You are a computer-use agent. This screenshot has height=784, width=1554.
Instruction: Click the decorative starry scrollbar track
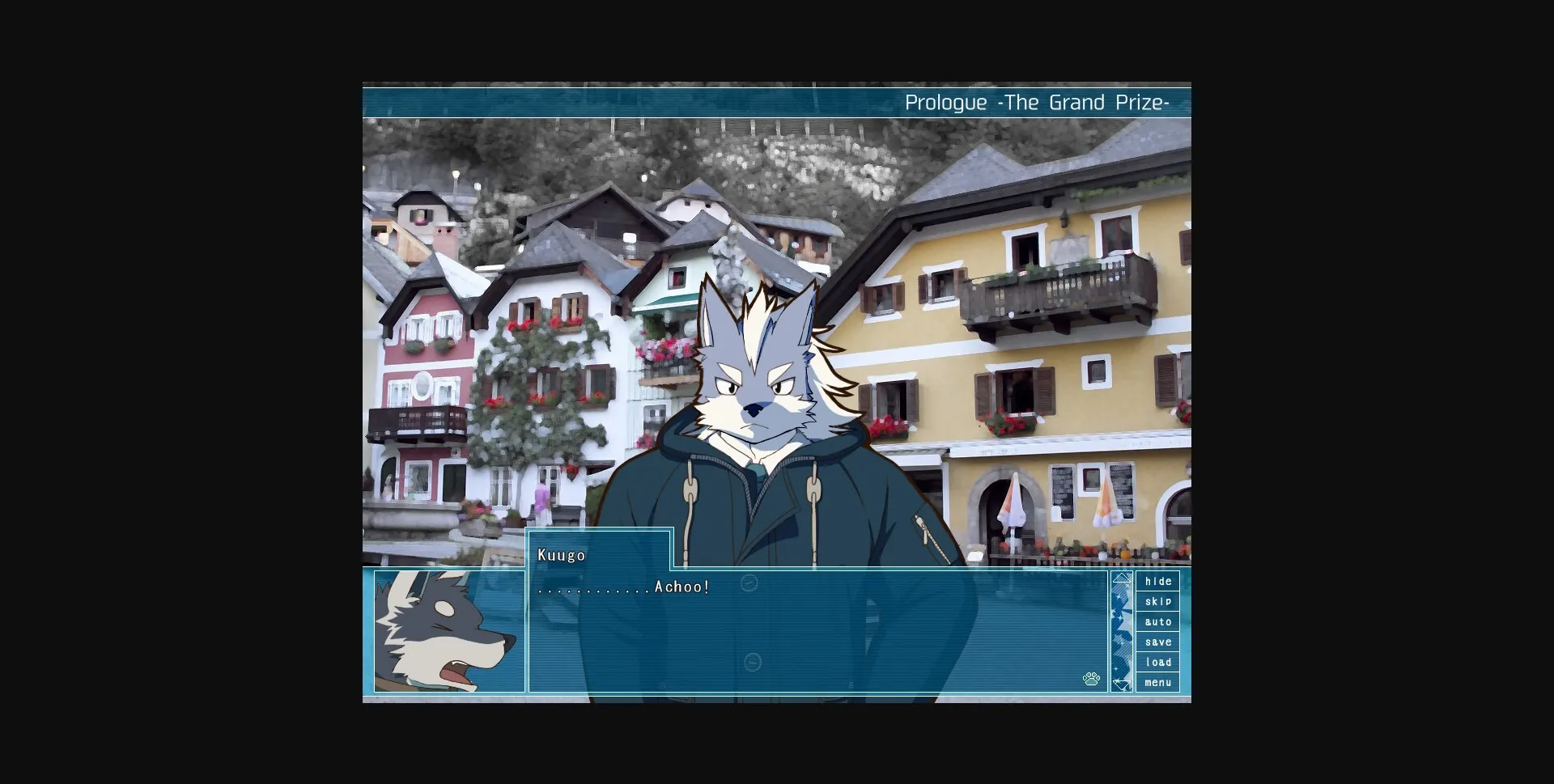[x=1122, y=631]
